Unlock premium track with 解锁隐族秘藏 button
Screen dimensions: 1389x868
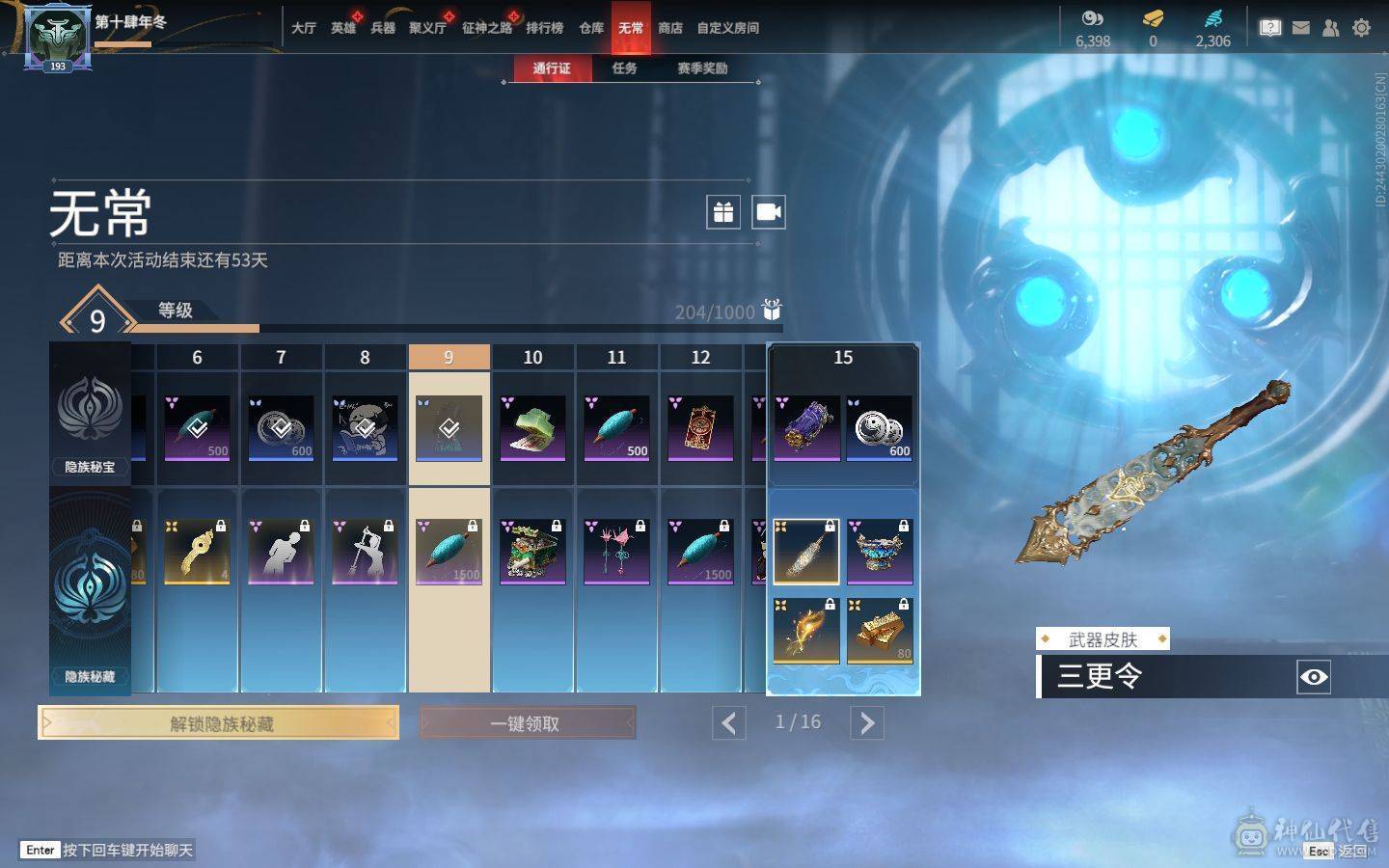tap(219, 722)
